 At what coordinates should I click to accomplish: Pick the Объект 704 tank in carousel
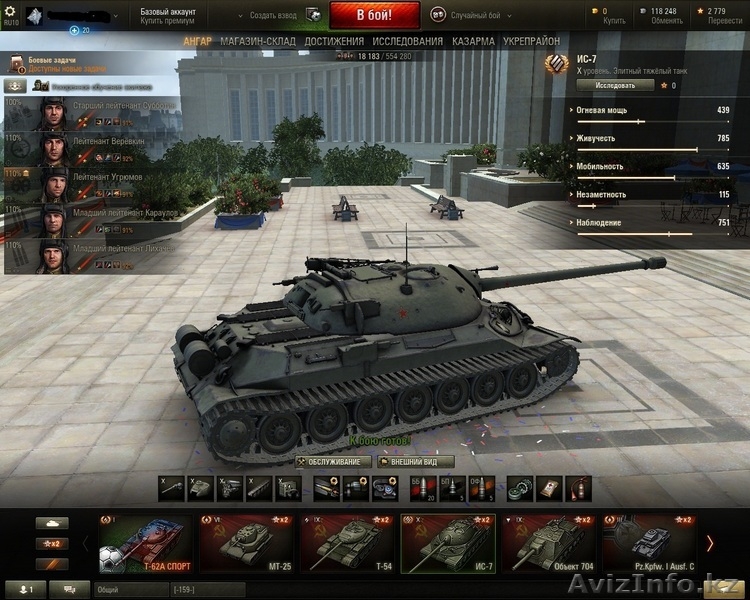(x=549, y=544)
